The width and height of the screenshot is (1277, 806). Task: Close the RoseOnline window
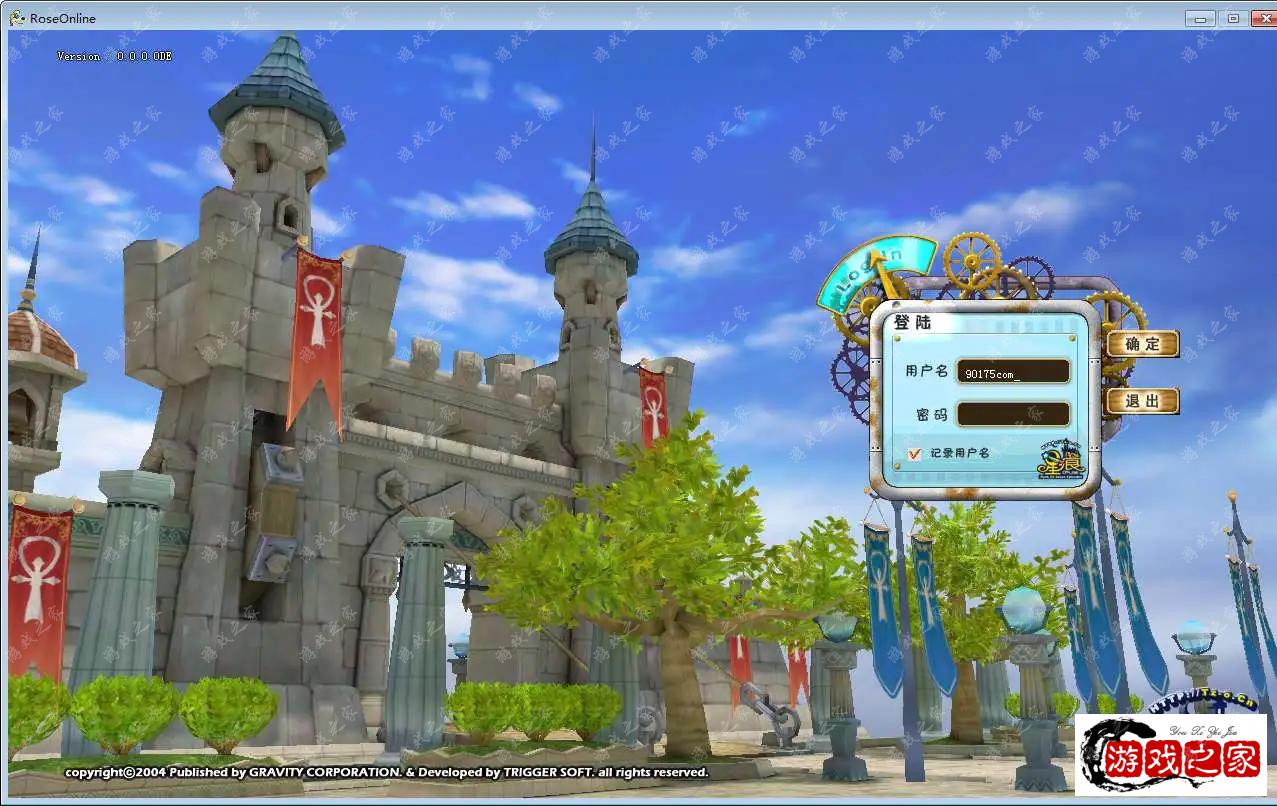click(x=1260, y=18)
